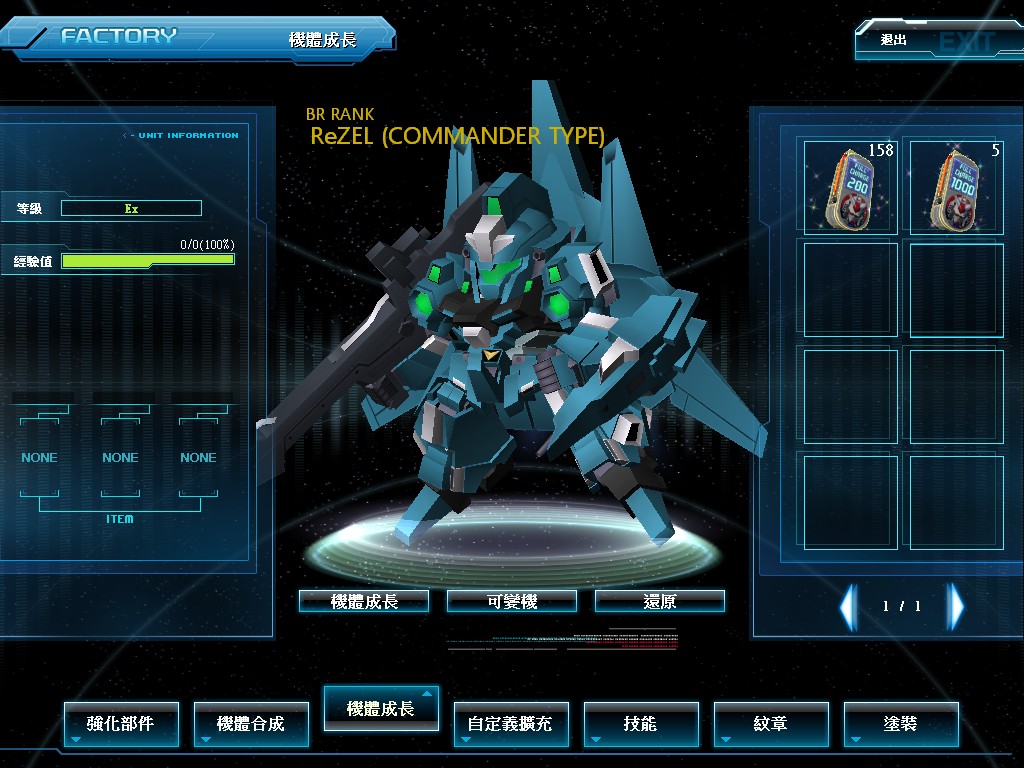The height and width of the screenshot is (768, 1024).
Task: Click the 退出 EXIT button
Action: (x=936, y=41)
